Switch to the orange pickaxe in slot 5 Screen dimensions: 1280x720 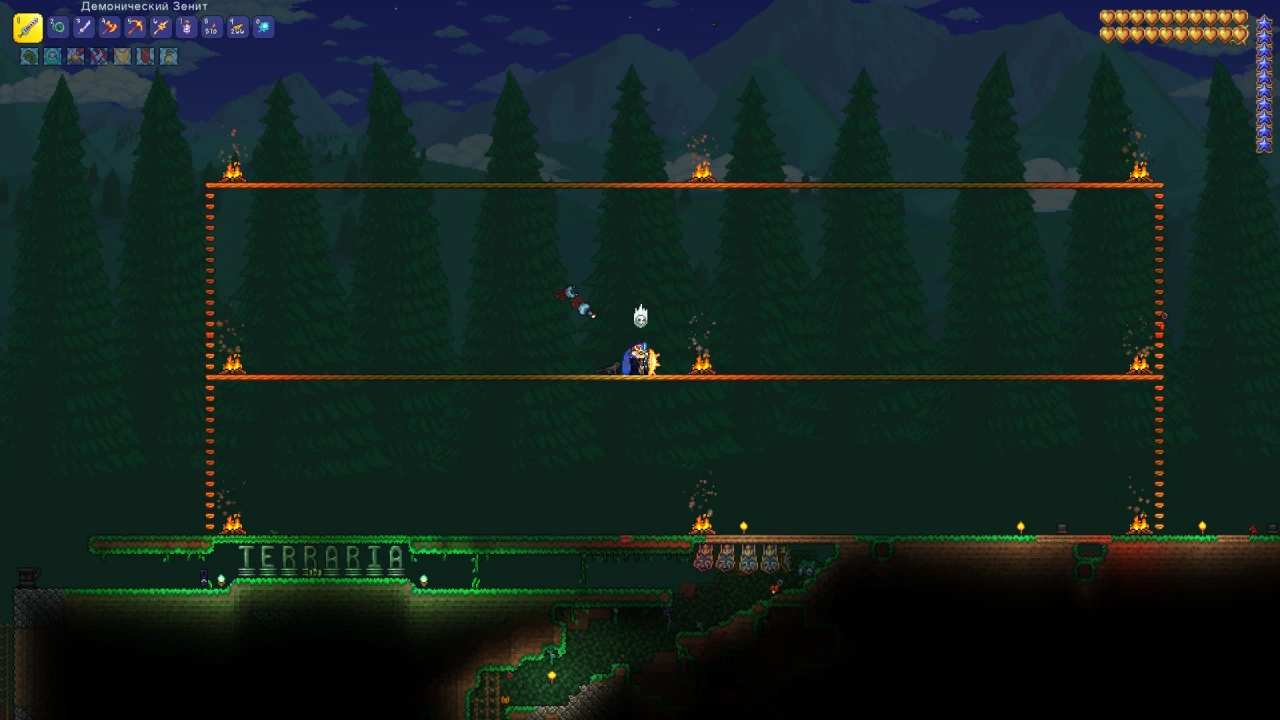tap(135, 28)
